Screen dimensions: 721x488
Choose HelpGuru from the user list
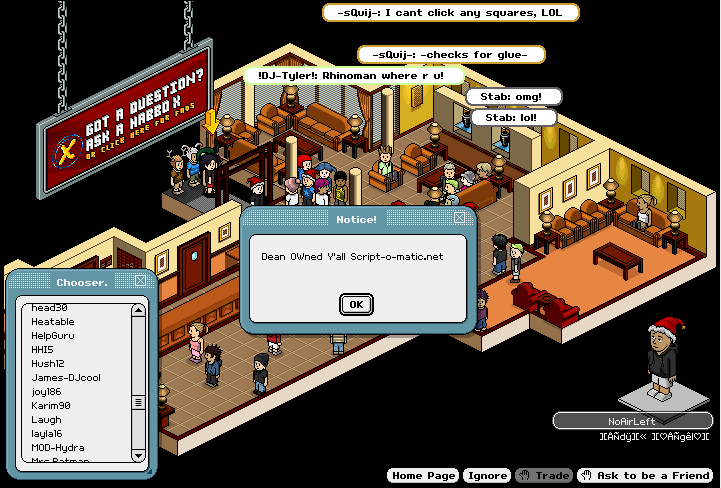pos(53,336)
